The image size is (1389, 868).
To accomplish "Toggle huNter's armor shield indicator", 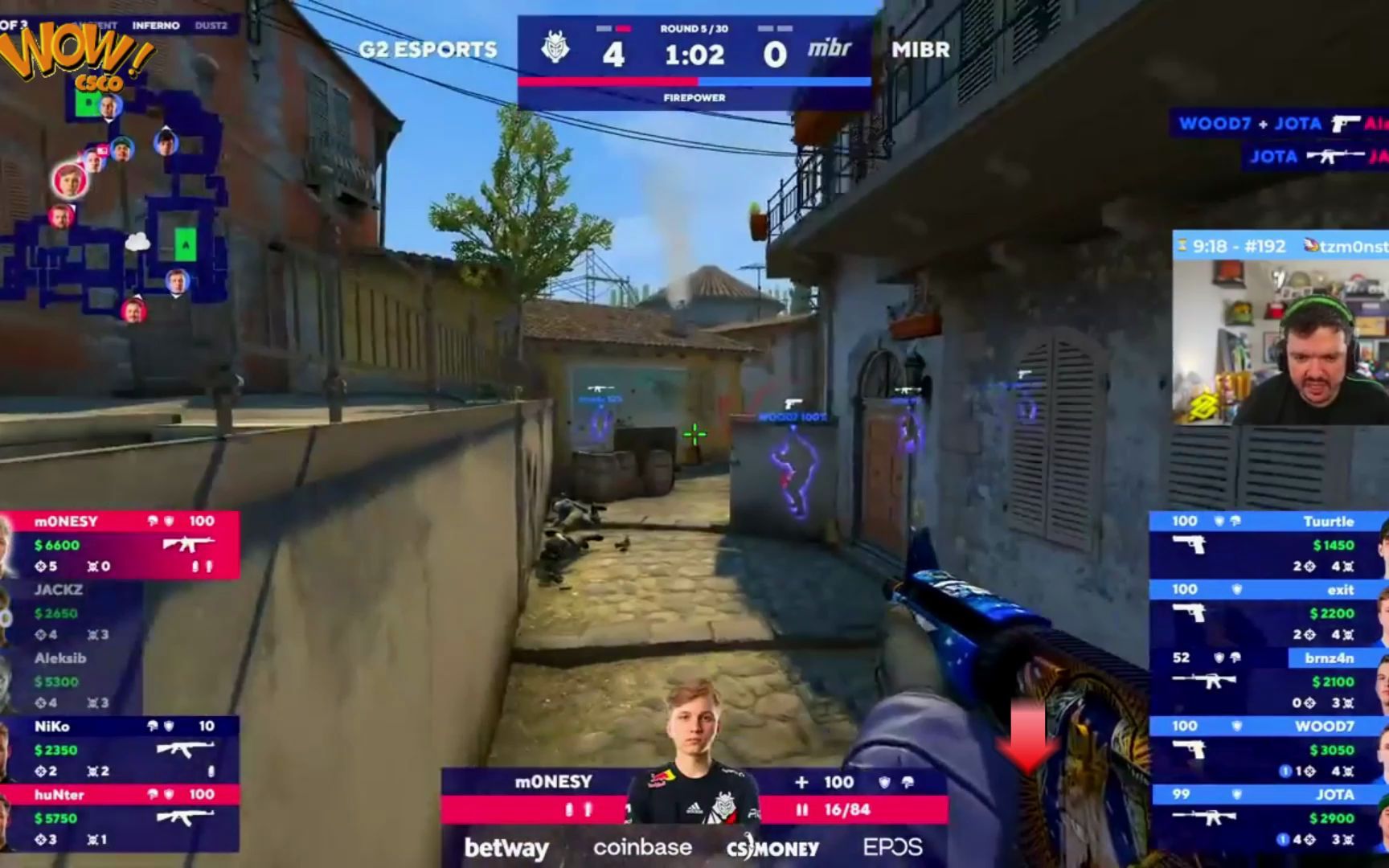I will point(170,796).
